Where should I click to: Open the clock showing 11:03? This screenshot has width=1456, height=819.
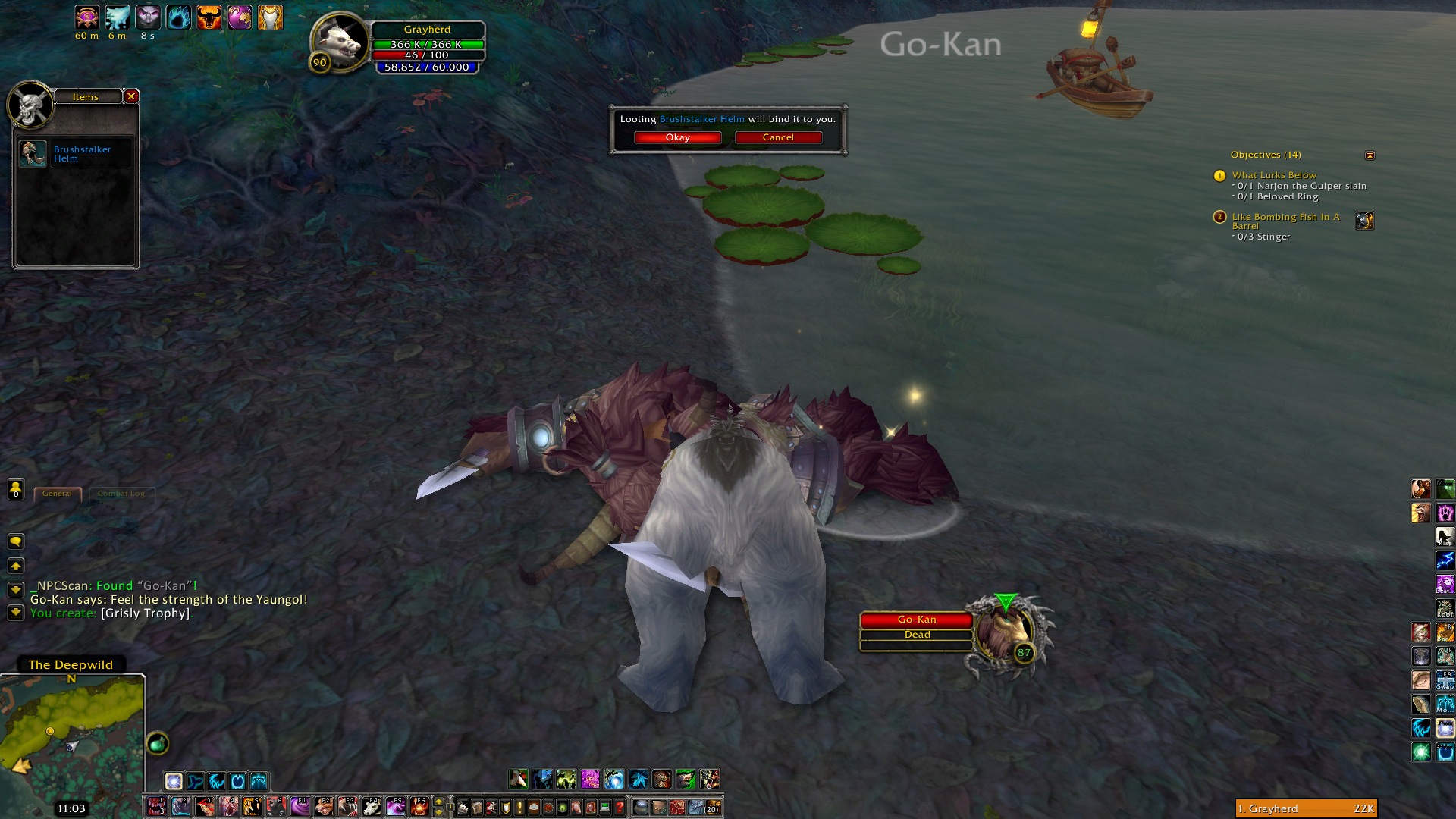tap(71, 808)
